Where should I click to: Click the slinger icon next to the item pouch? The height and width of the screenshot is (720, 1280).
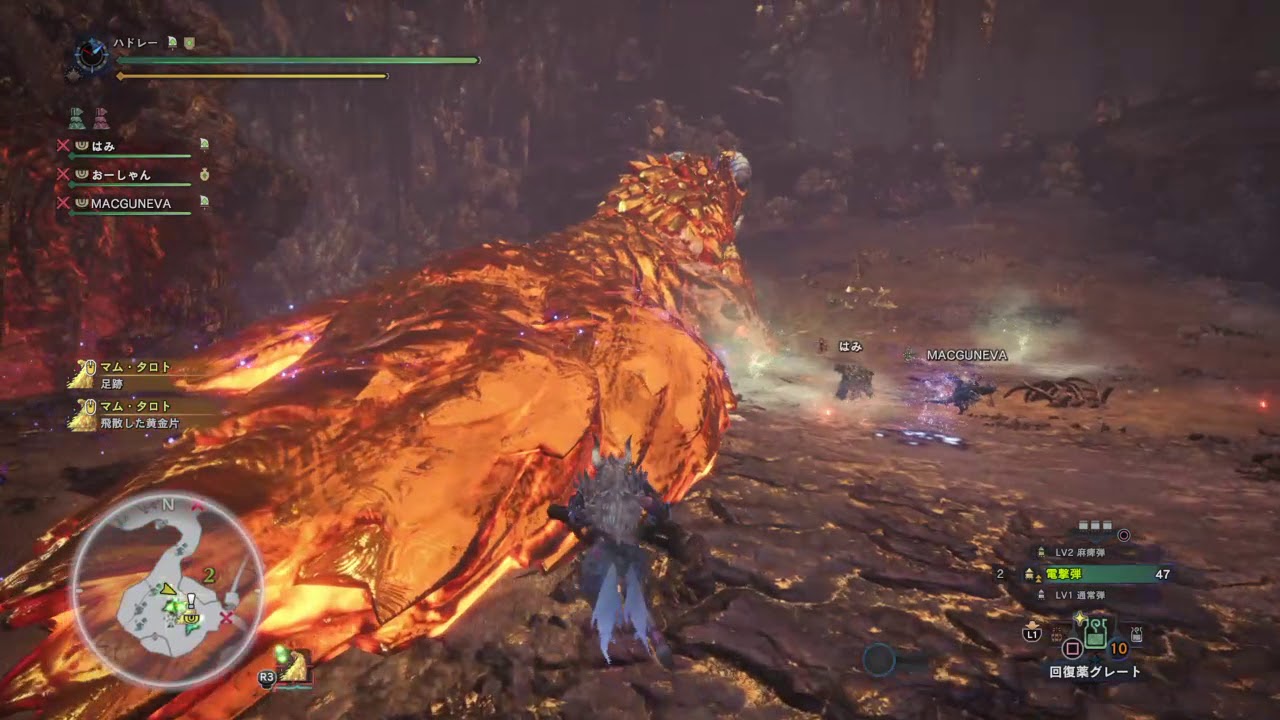(x=1134, y=633)
